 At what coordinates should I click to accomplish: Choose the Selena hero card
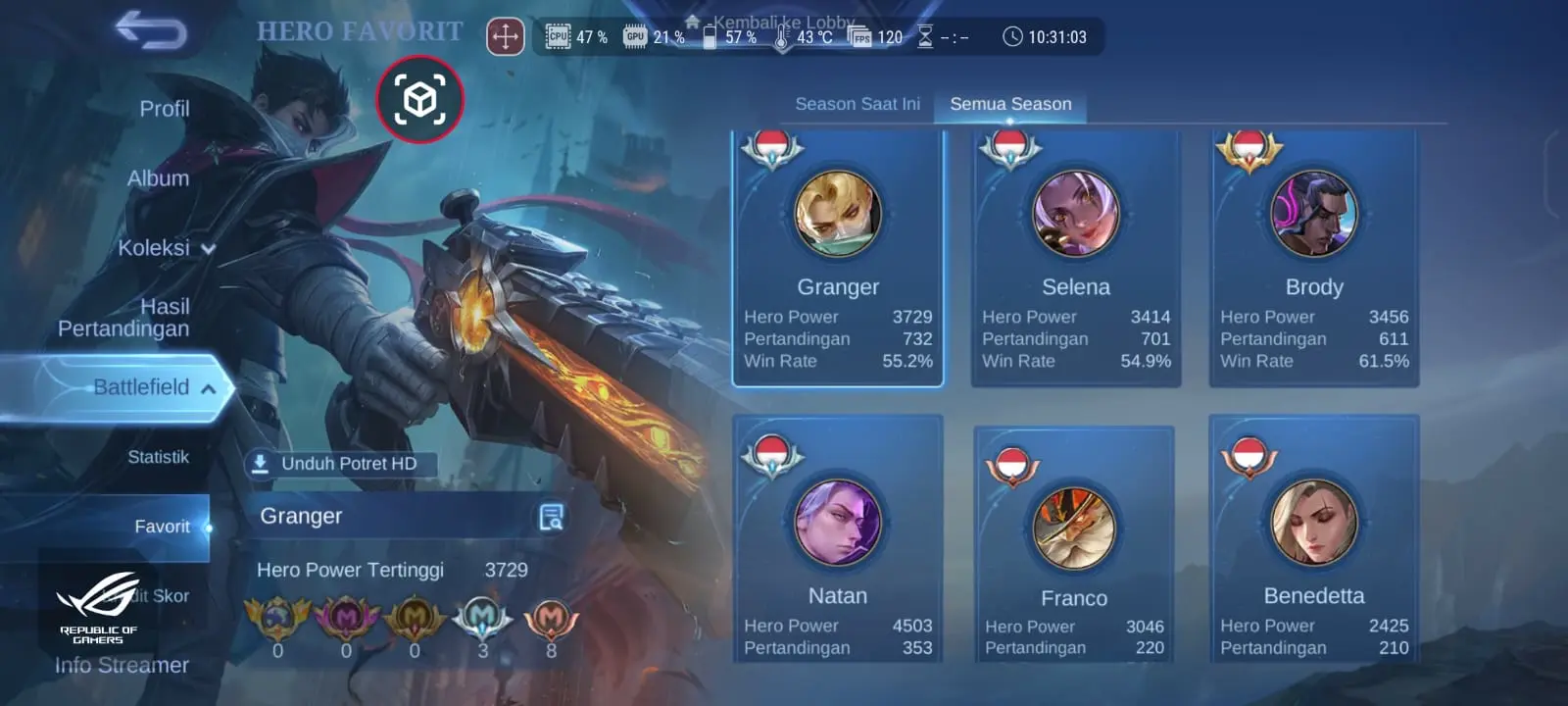(x=1076, y=258)
